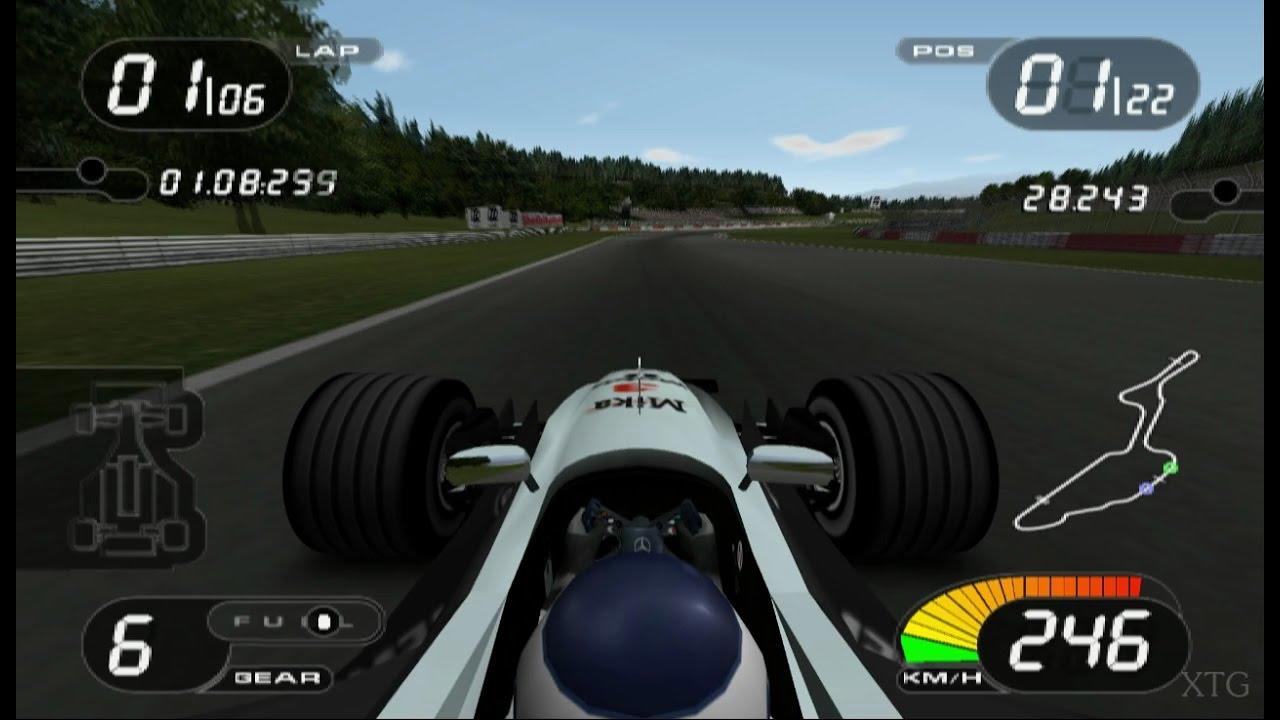The height and width of the screenshot is (720, 1280).
Task: Toggle the left circular HUD marker
Action: (92, 171)
